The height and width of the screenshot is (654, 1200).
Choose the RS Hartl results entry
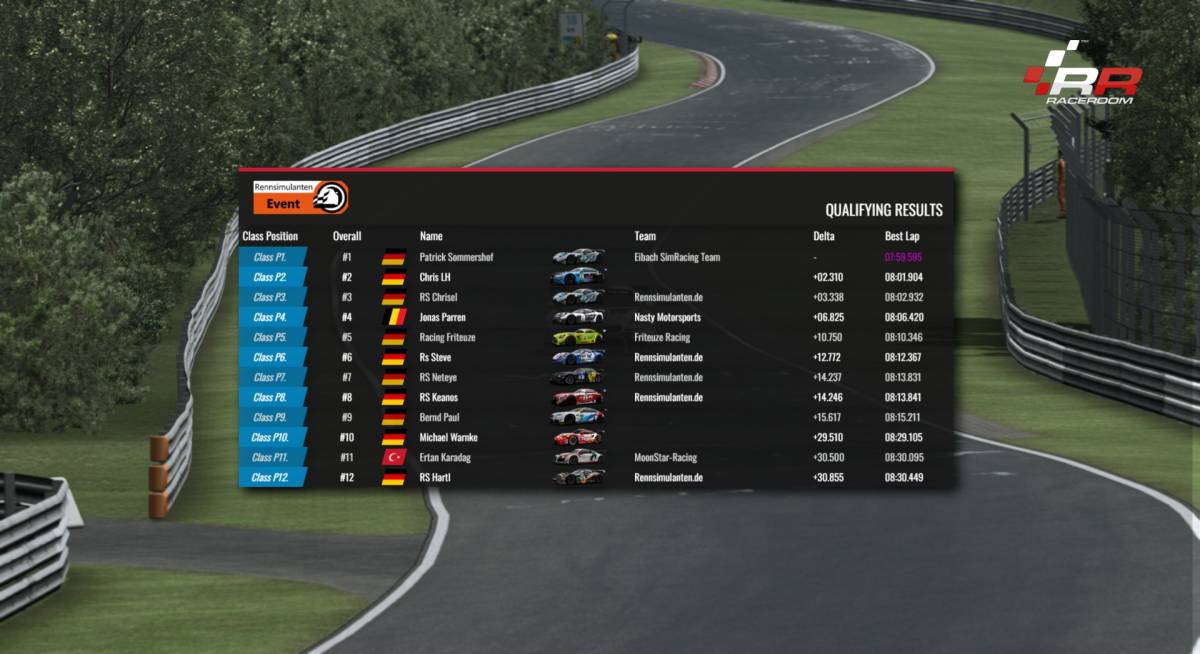coord(435,477)
